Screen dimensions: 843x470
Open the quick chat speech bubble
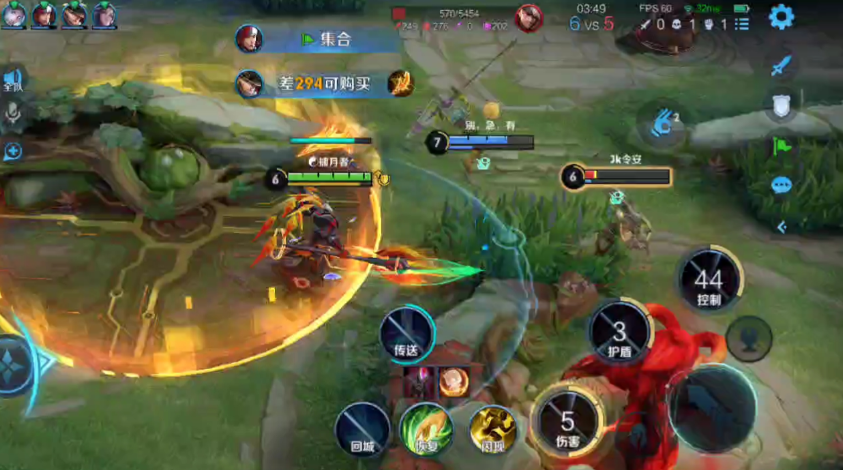click(782, 186)
